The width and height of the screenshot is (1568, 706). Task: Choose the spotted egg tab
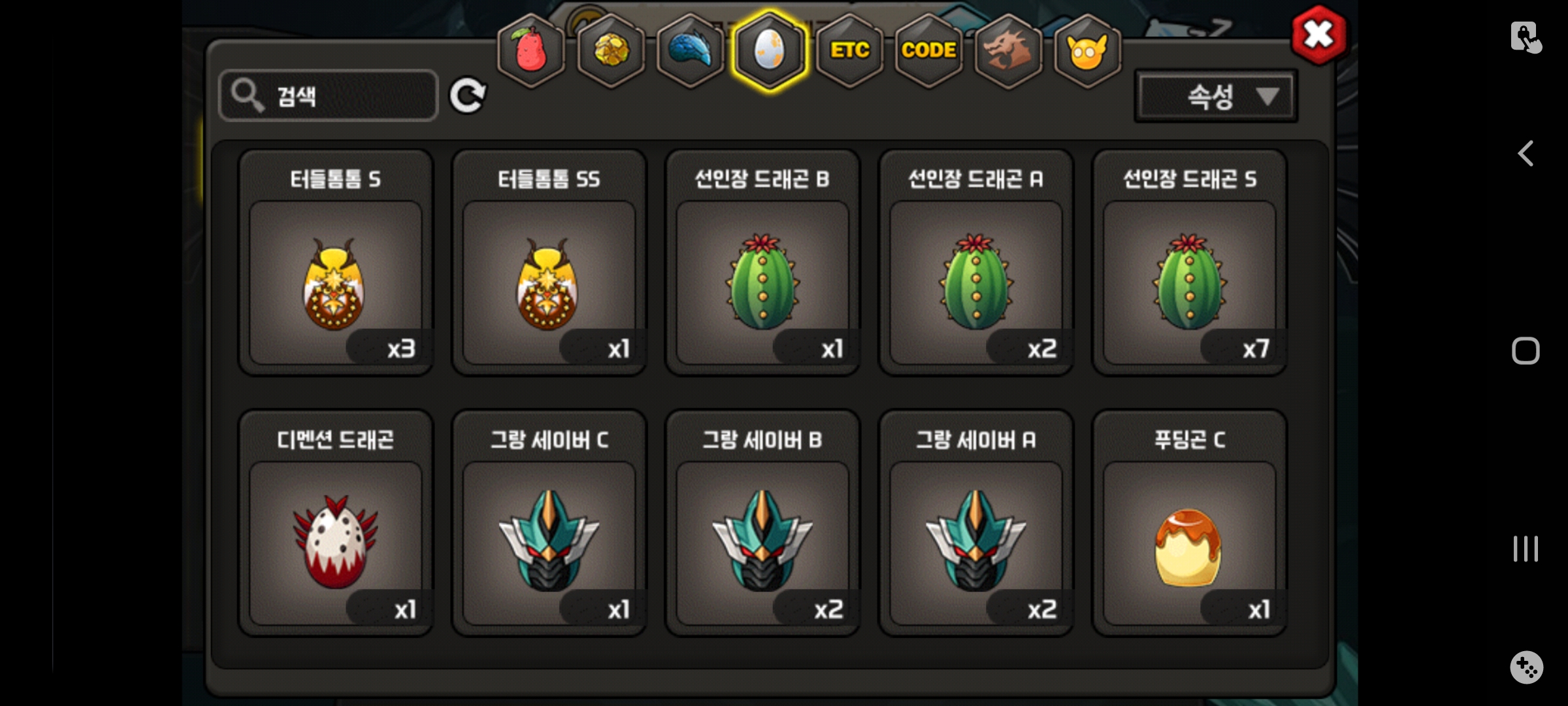pos(770,50)
